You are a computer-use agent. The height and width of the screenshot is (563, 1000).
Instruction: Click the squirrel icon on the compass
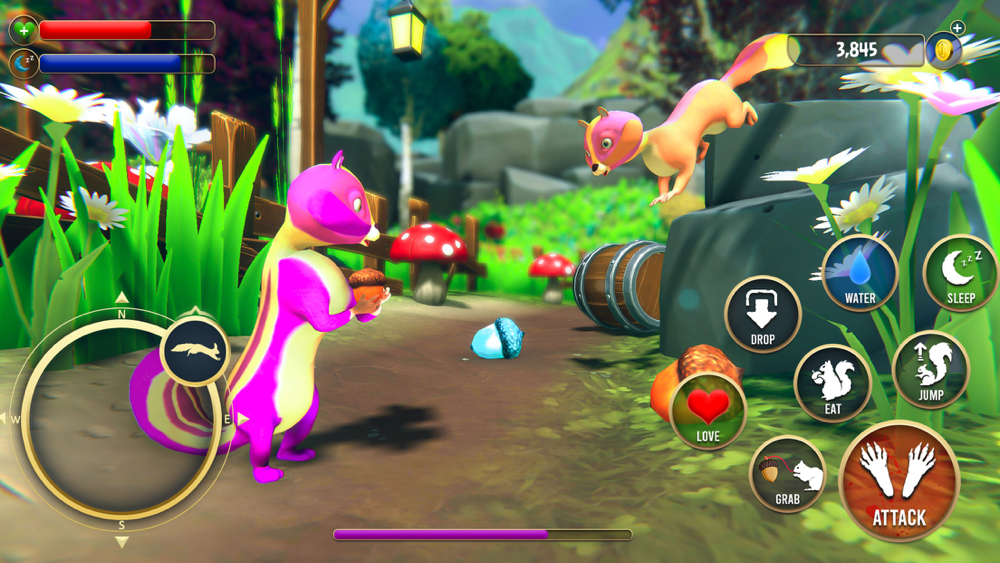pyautogui.click(x=195, y=350)
